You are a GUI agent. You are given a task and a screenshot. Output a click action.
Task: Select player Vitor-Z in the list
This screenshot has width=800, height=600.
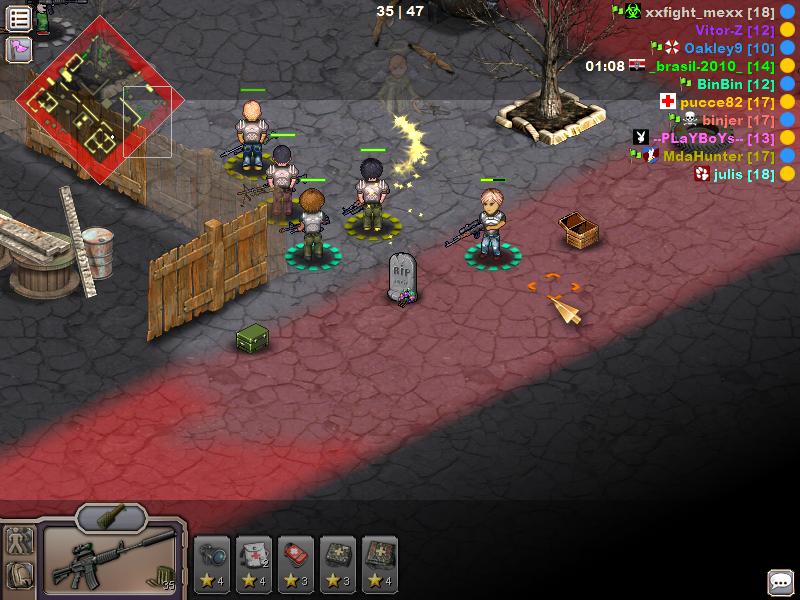tap(734, 30)
